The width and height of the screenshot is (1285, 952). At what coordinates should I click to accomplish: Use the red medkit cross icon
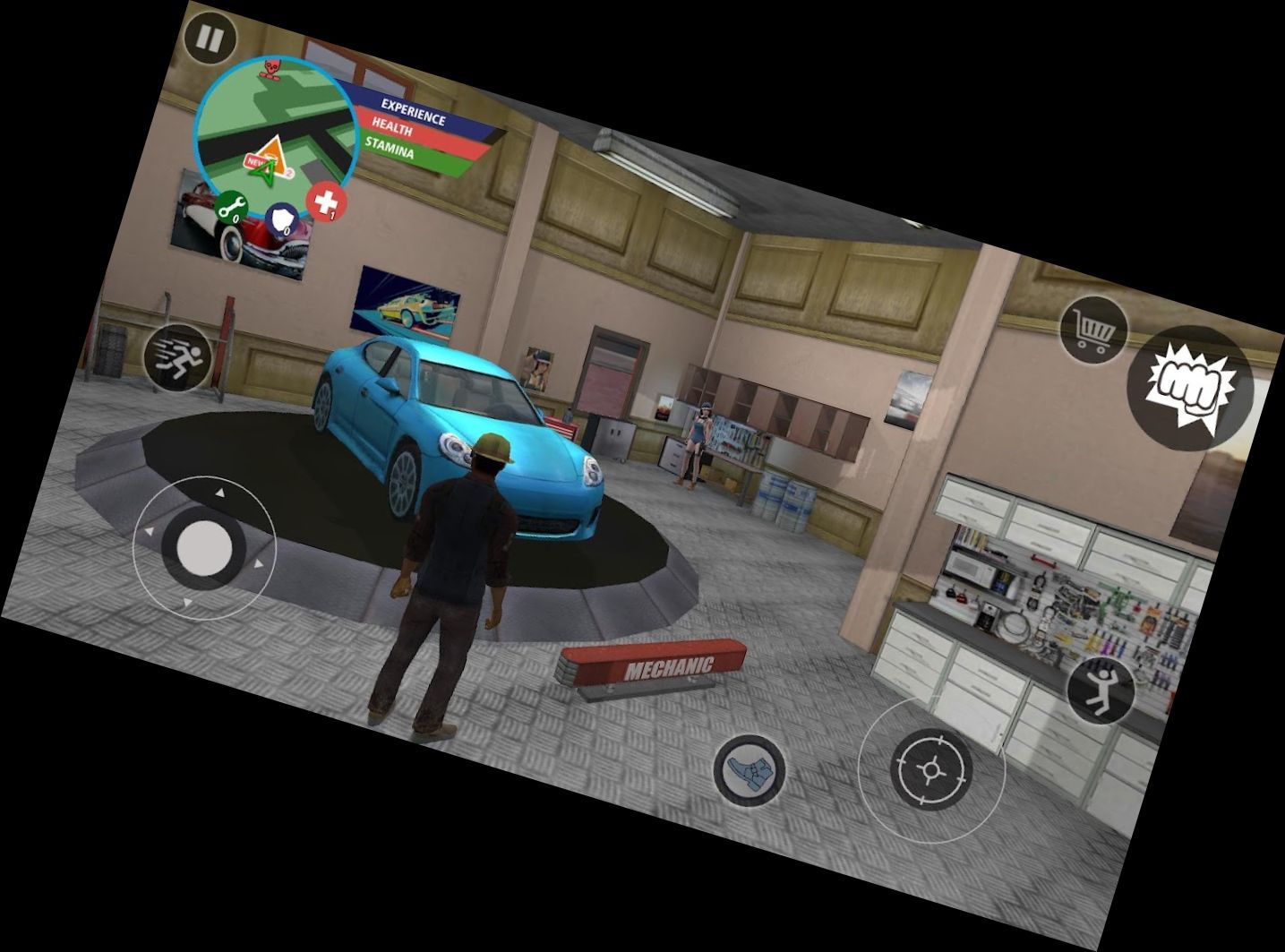tap(325, 202)
